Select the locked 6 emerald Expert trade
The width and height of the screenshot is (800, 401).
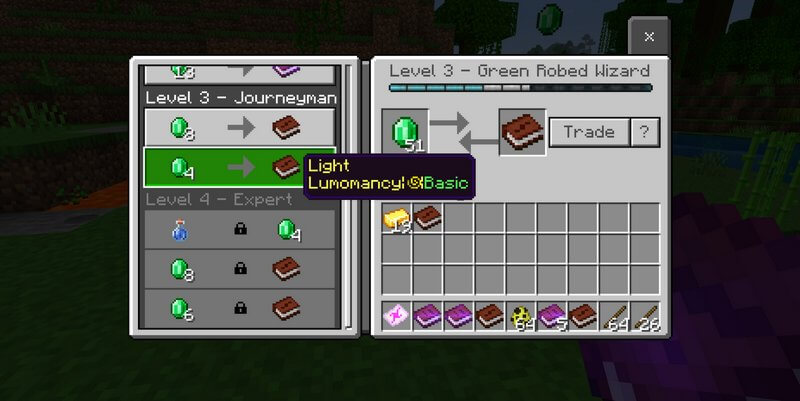(x=240, y=305)
